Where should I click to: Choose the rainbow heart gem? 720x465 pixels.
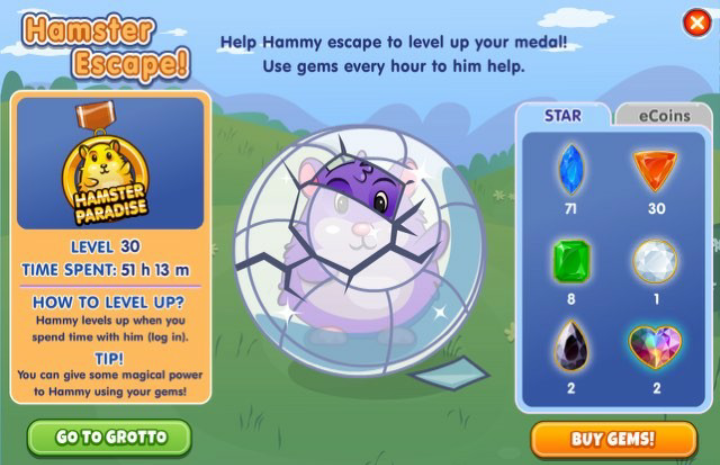(x=656, y=348)
